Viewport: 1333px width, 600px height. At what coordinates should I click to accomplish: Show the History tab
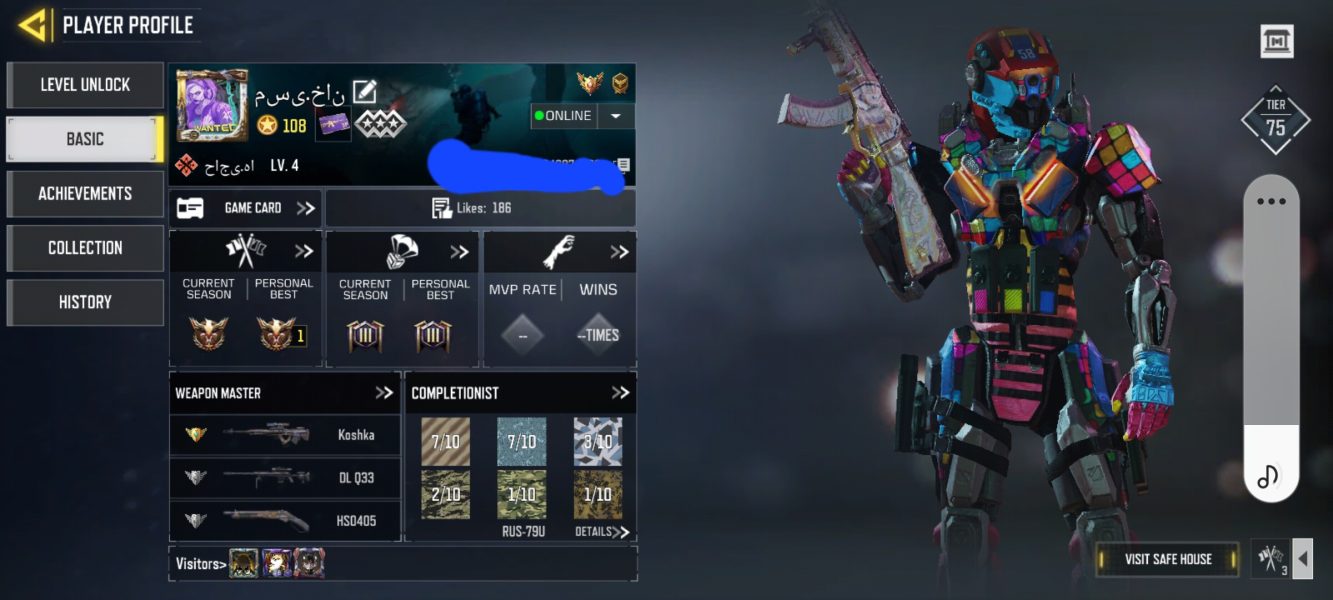click(85, 302)
